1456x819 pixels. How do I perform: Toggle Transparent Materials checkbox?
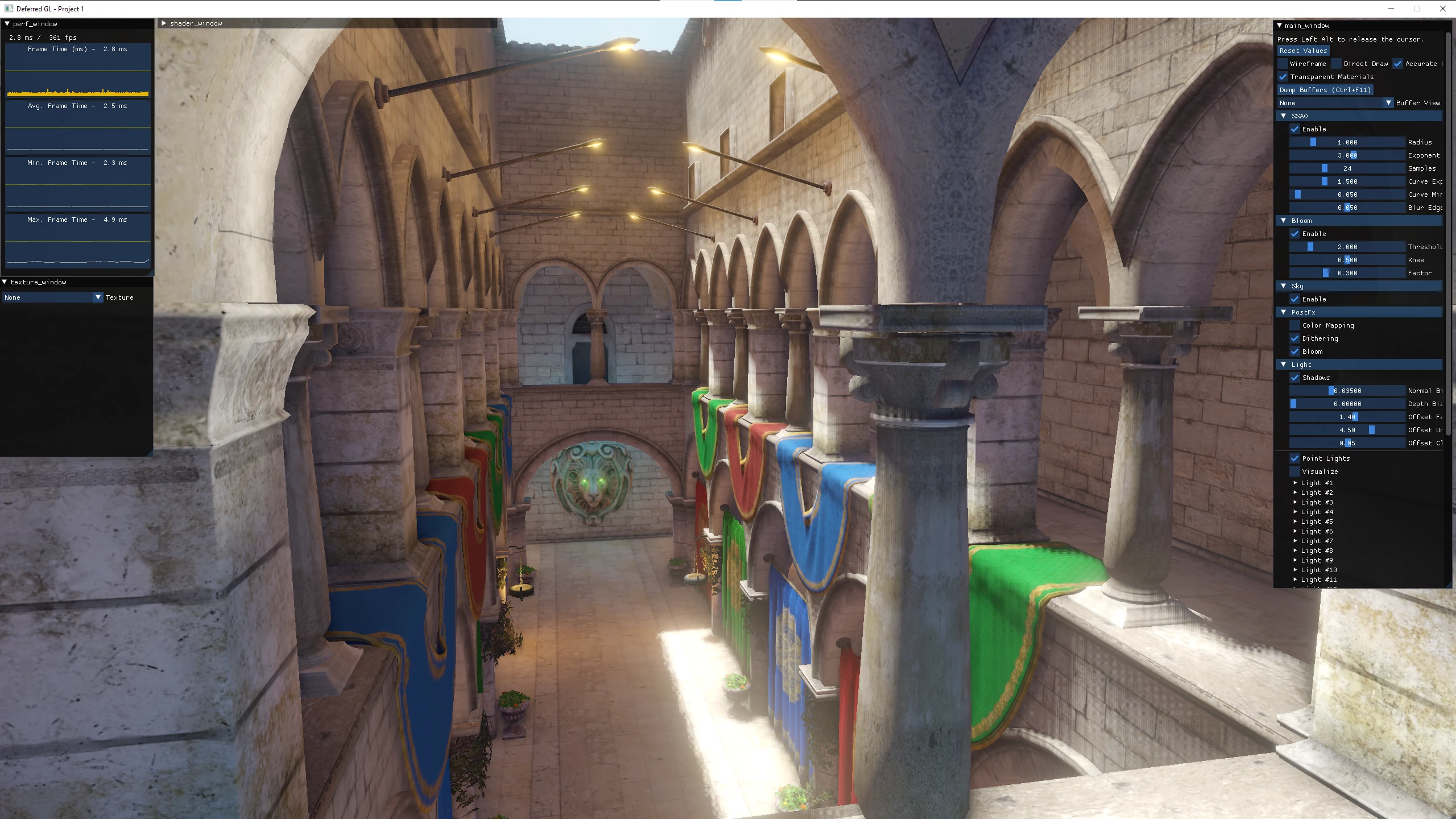[1283, 77]
